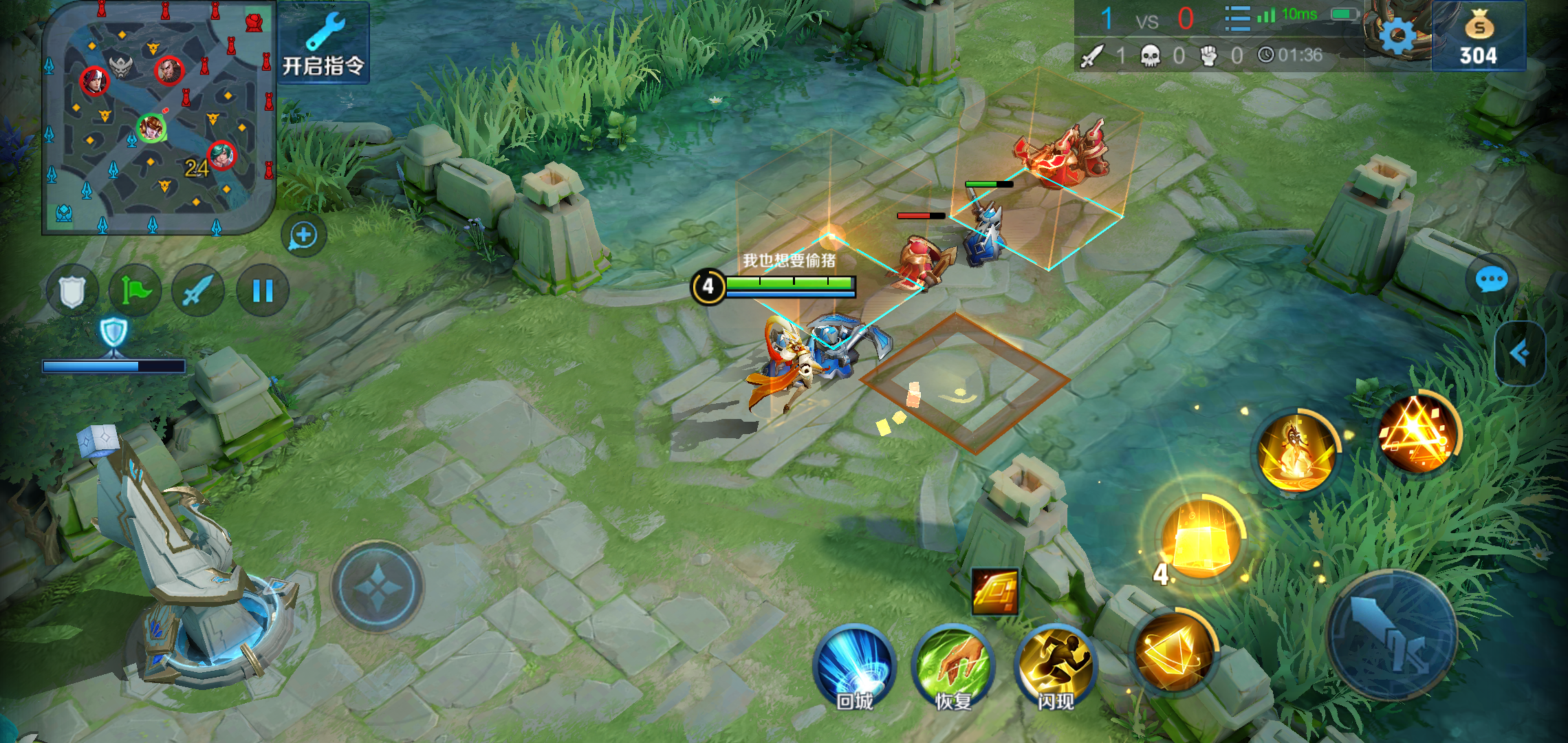Cast the glowing figure ability
The image size is (1568, 743).
click(x=1296, y=451)
